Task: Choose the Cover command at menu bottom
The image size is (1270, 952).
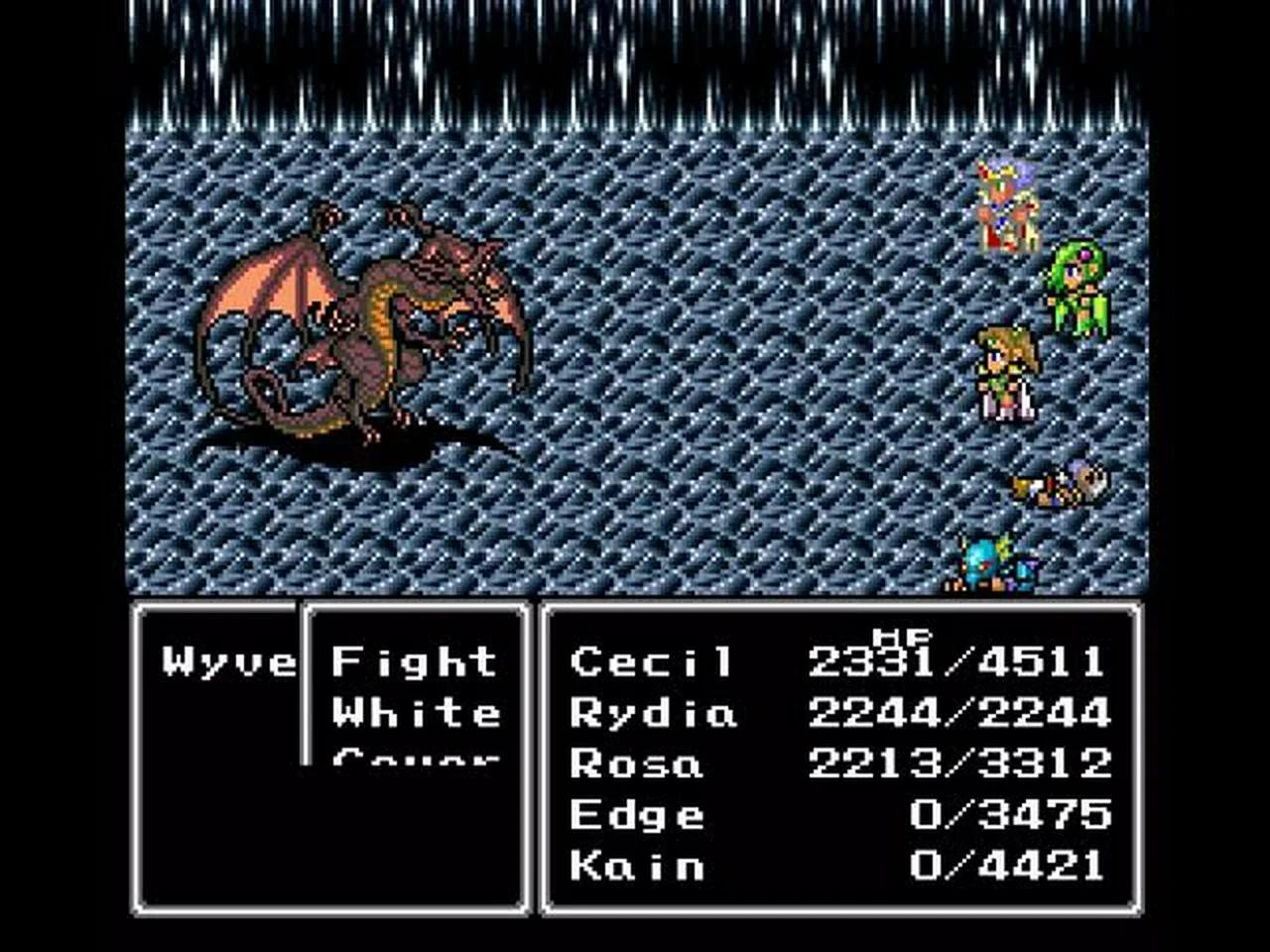Action: (x=417, y=762)
